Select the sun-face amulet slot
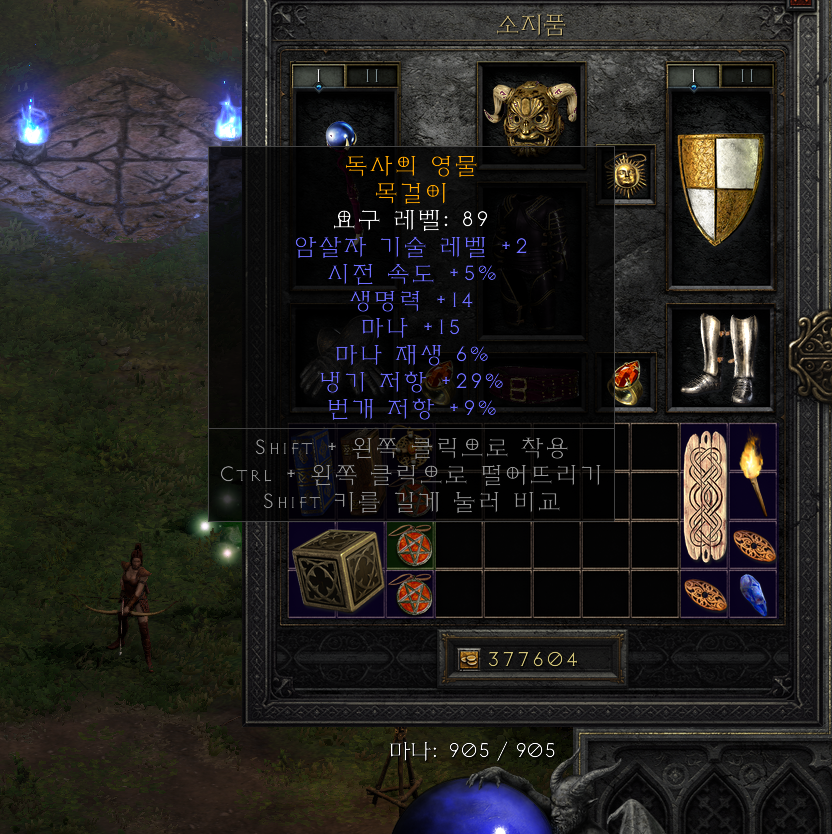Viewport: 832px width, 834px height. [x=626, y=176]
